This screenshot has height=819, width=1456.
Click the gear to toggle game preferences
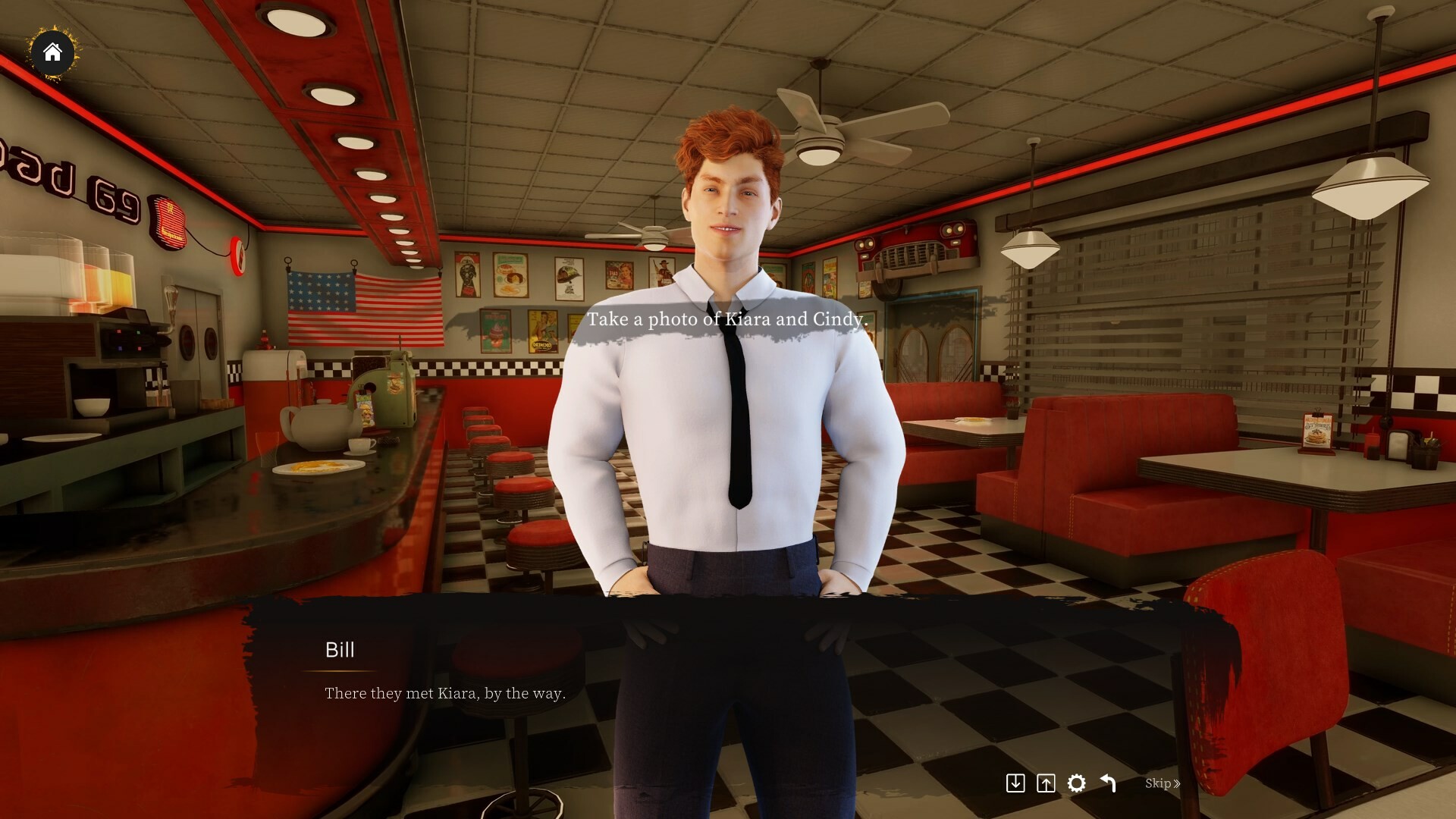tap(1077, 783)
